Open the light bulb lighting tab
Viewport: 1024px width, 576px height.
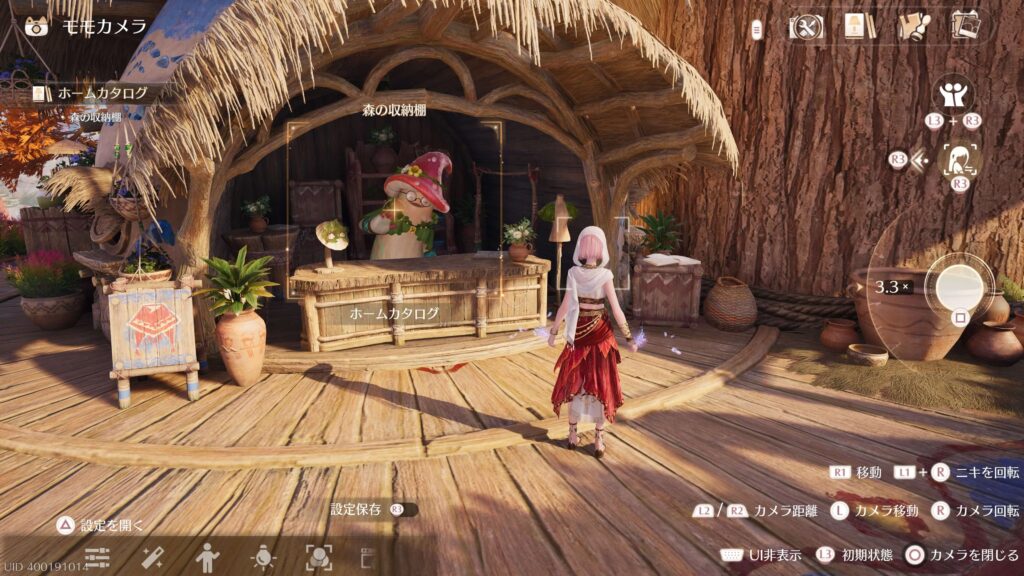264,557
